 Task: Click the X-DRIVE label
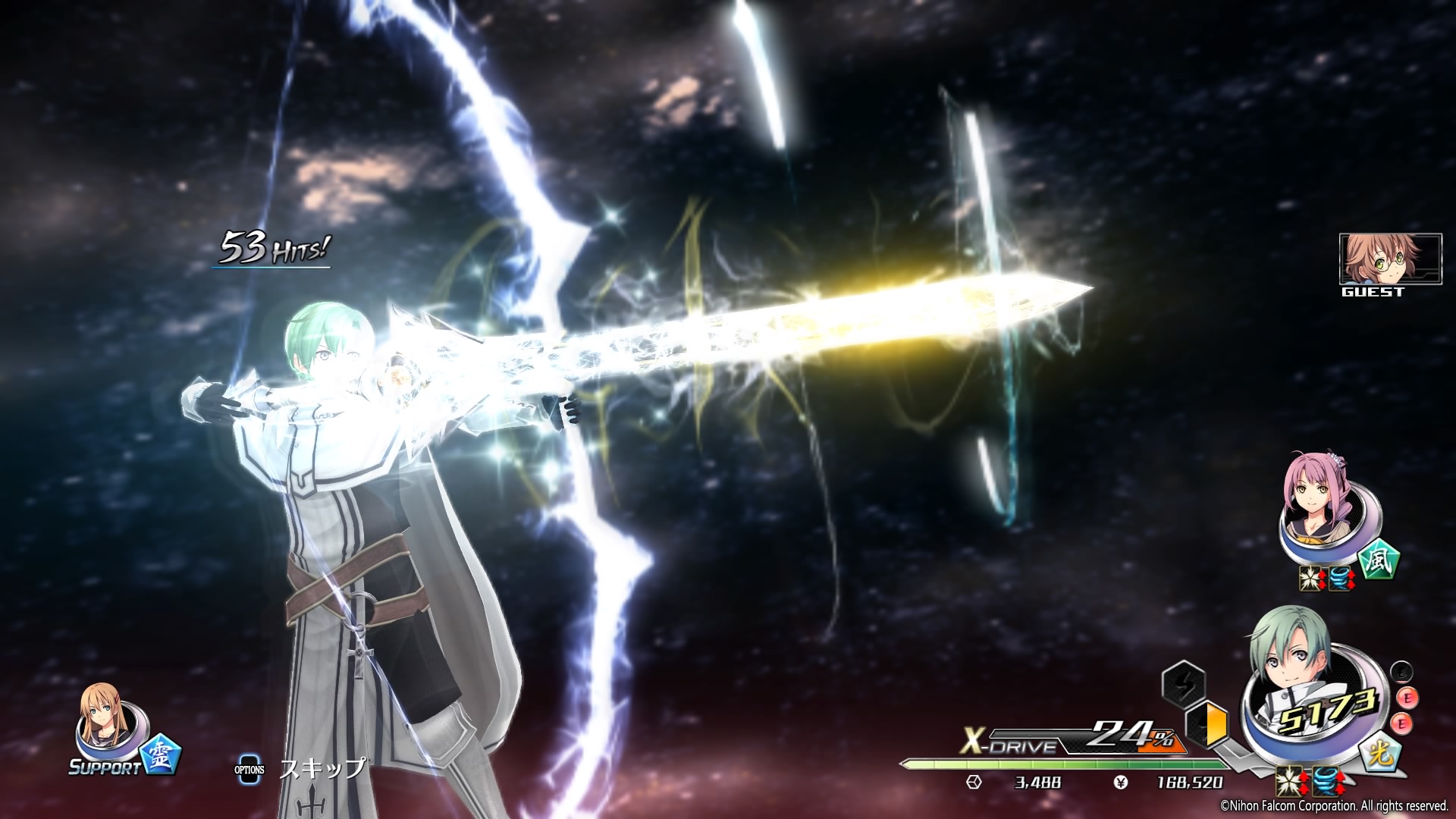point(1010,743)
